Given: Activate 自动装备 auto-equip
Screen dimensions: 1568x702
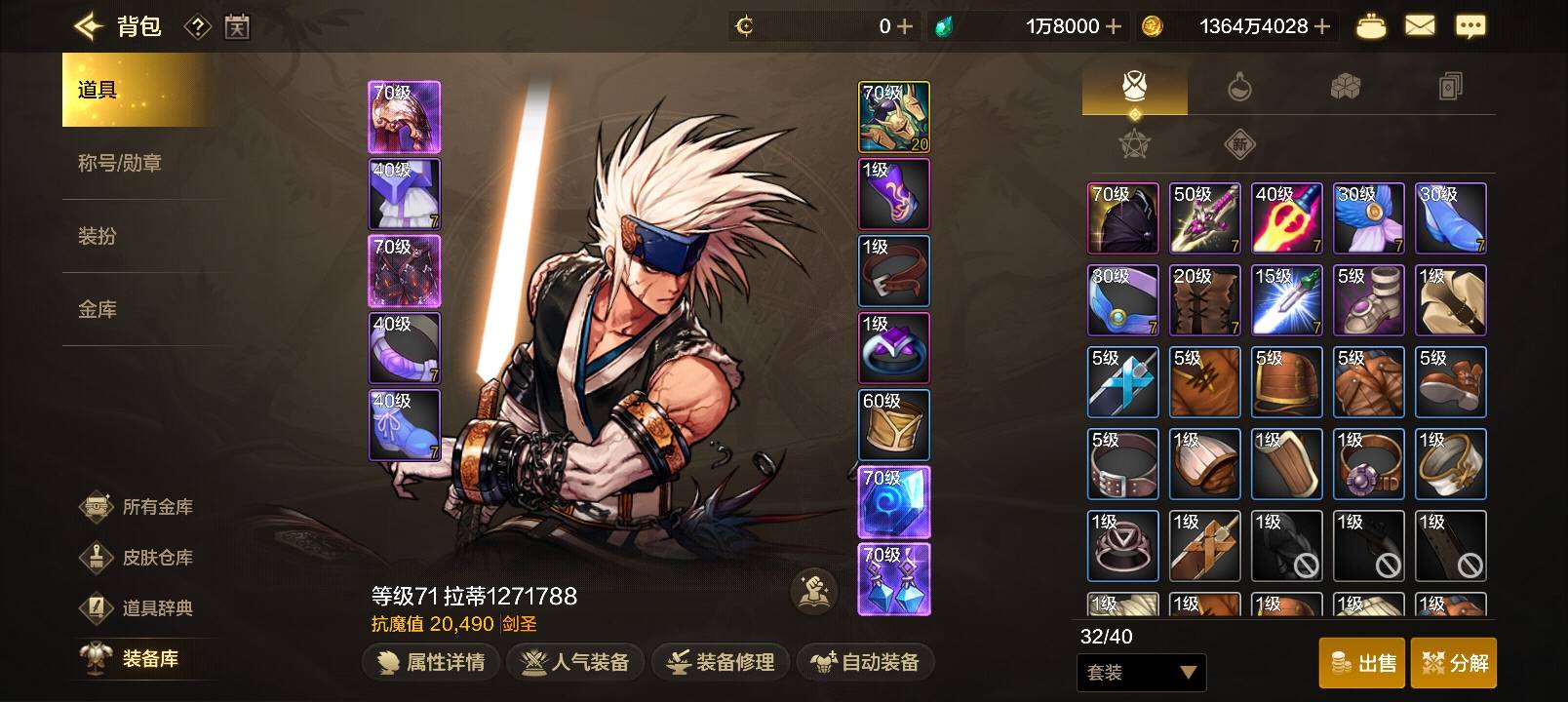Looking at the screenshot, I should (864, 662).
